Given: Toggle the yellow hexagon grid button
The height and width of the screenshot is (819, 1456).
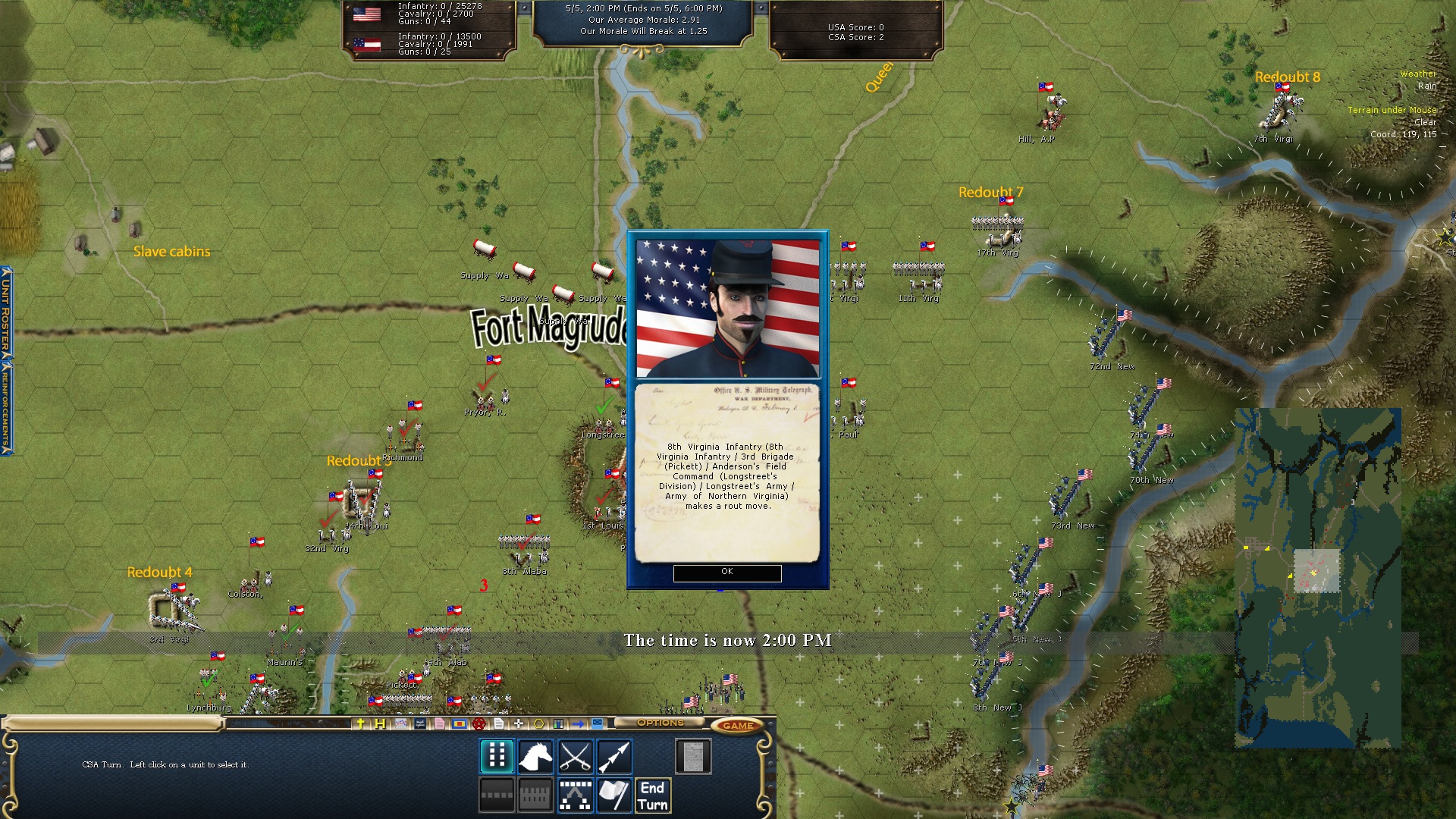Looking at the screenshot, I should coord(538,724).
